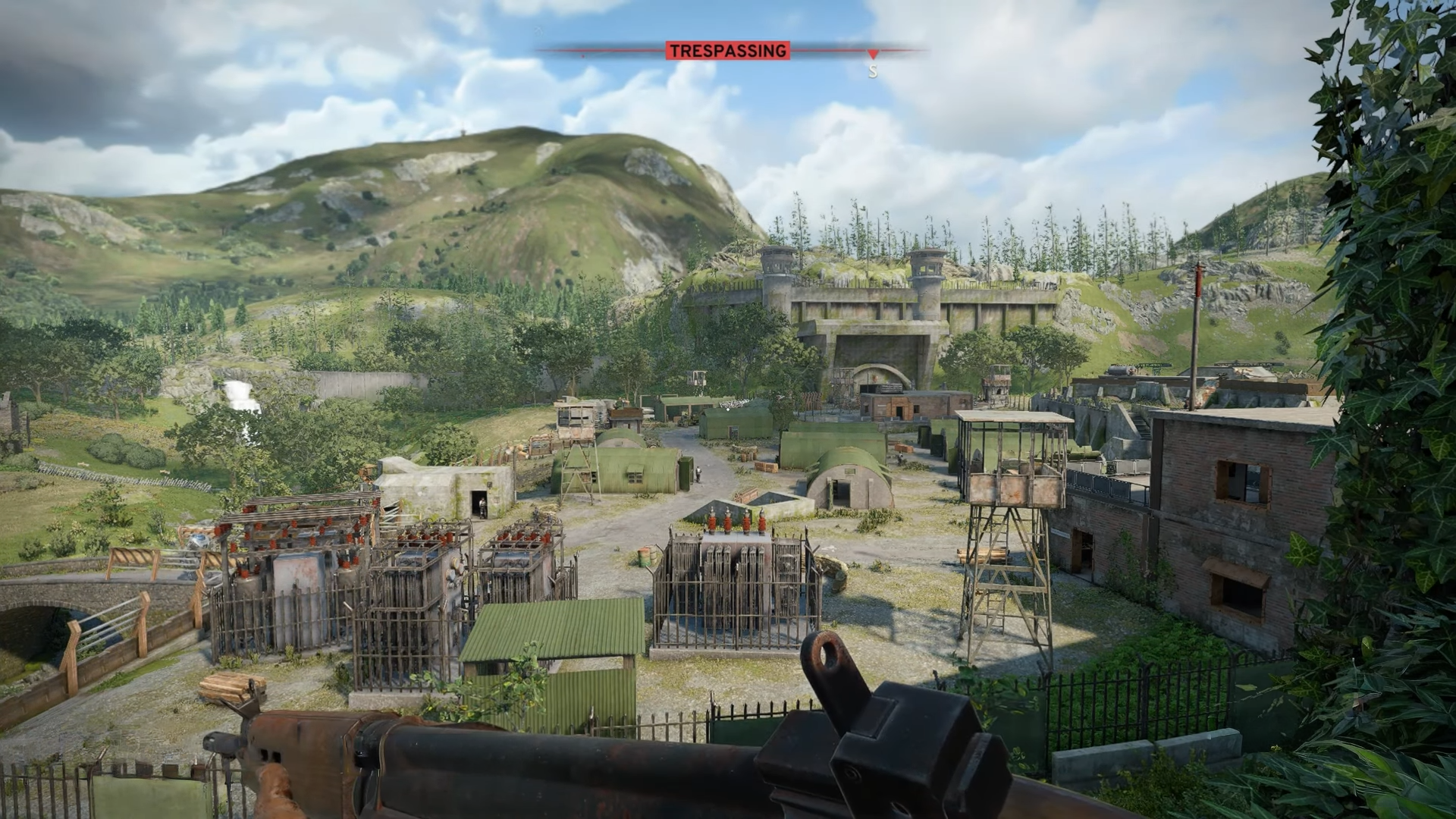The width and height of the screenshot is (1456, 819).
Task: Click the red objective marker on the compass
Action: click(873, 55)
